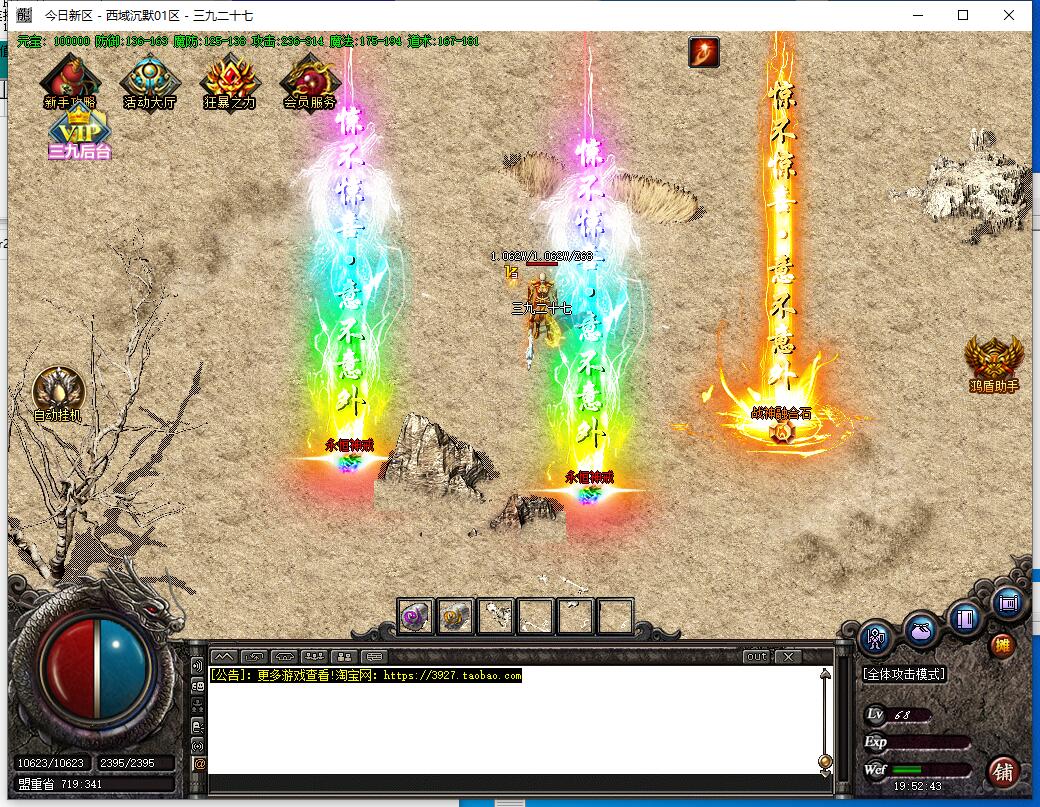Open the 会员服务 member services icon
The image size is (1040, 807).
[x=309, y=80]
